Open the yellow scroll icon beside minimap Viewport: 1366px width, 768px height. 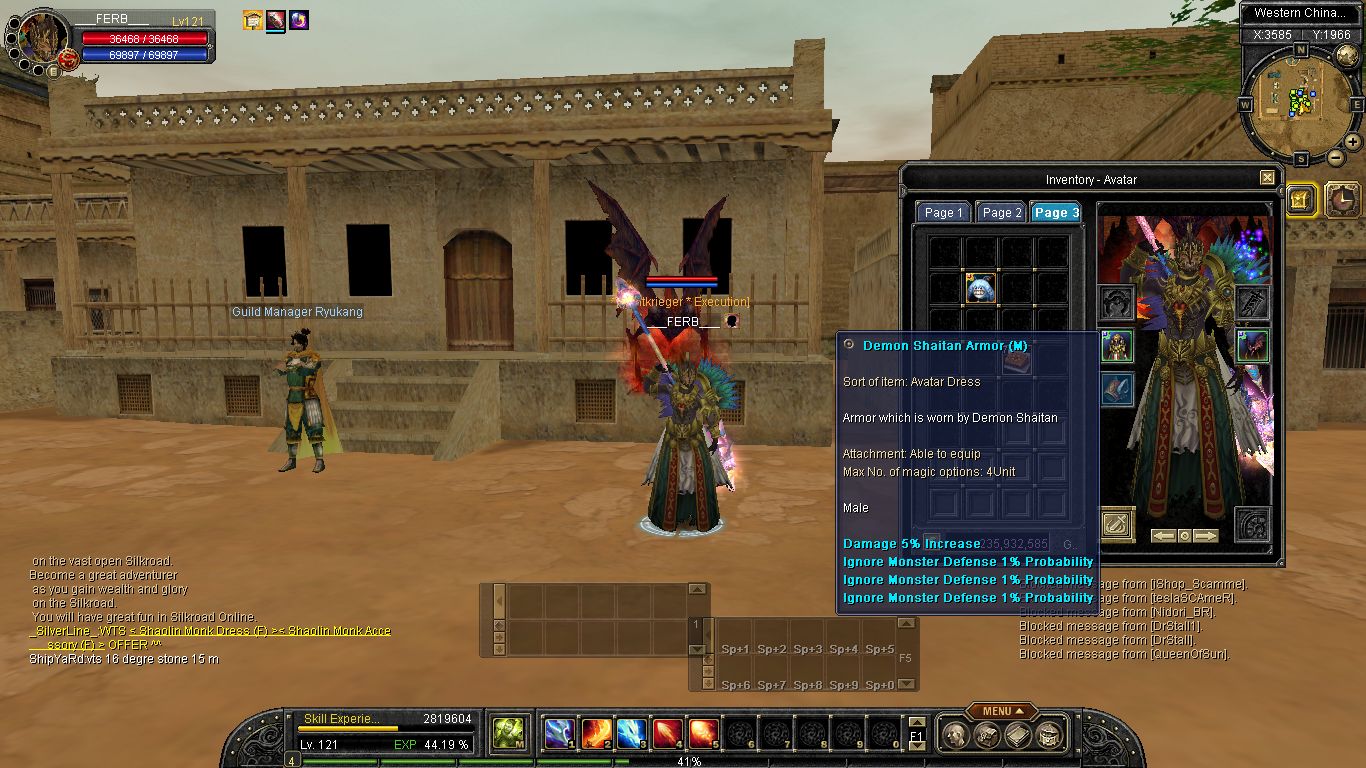coord(1301,199)
